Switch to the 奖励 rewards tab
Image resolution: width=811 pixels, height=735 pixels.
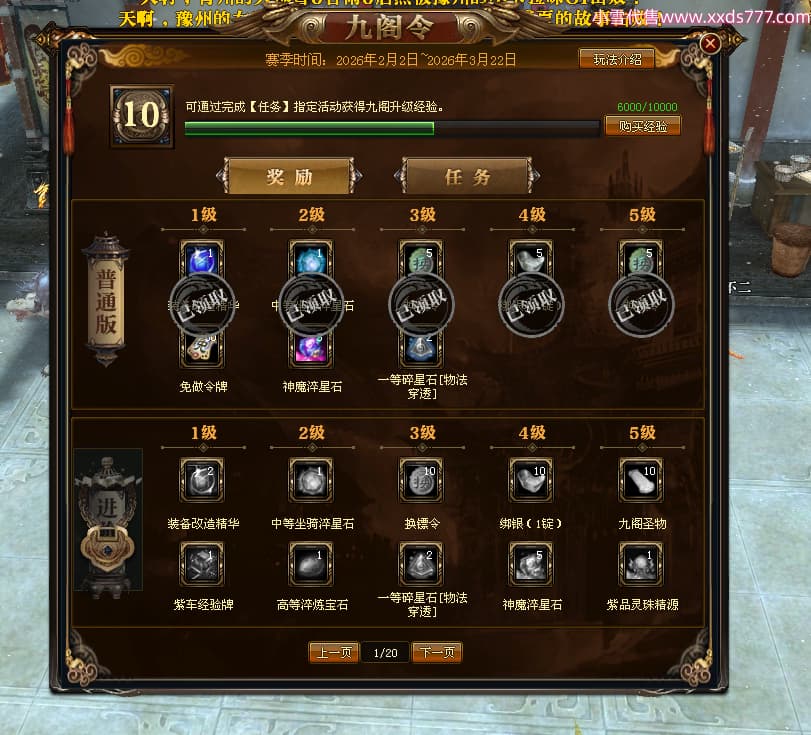tap(289, 177)
